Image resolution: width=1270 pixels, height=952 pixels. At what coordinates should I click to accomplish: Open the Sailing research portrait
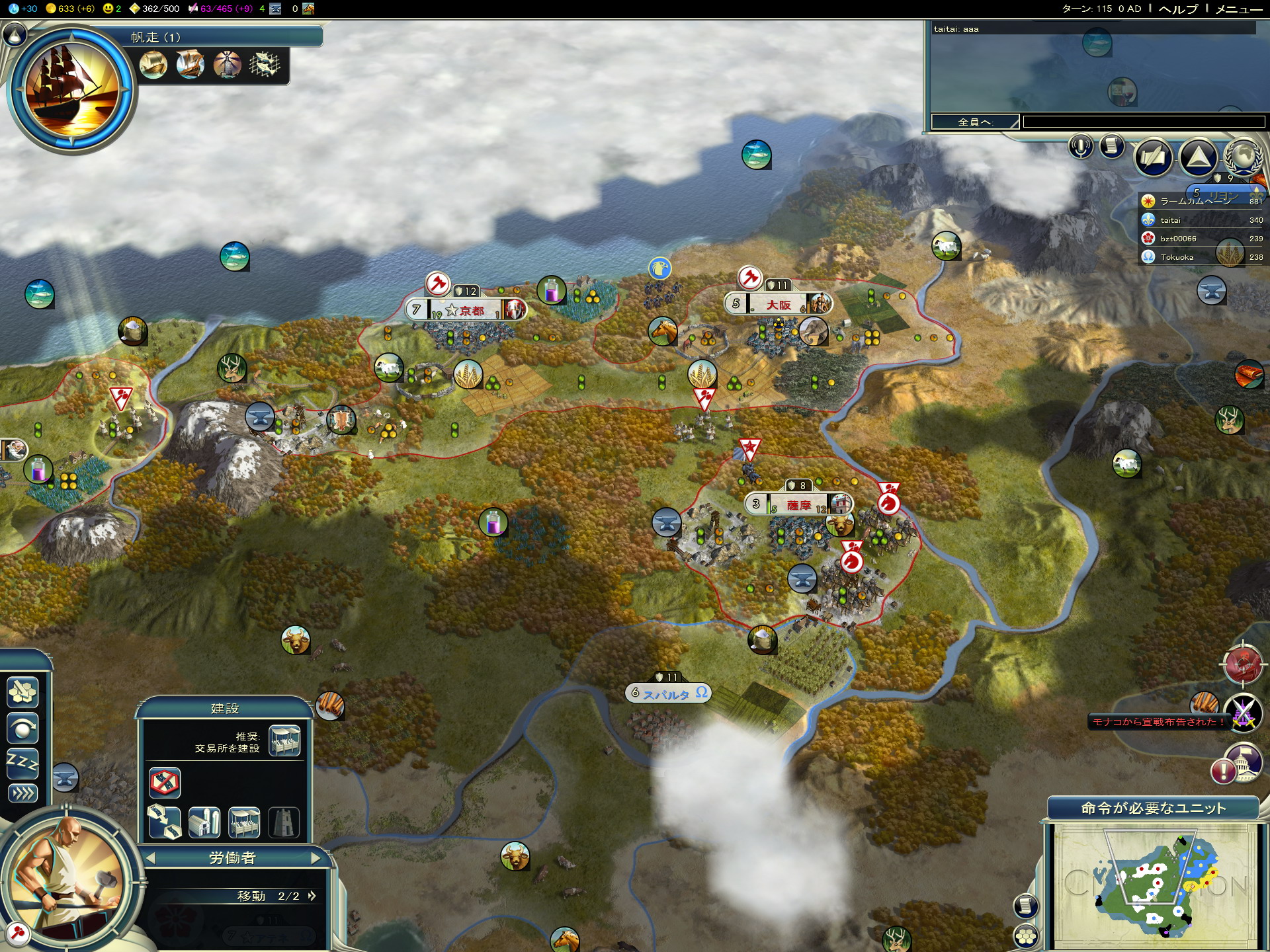[x=71, y=89]
